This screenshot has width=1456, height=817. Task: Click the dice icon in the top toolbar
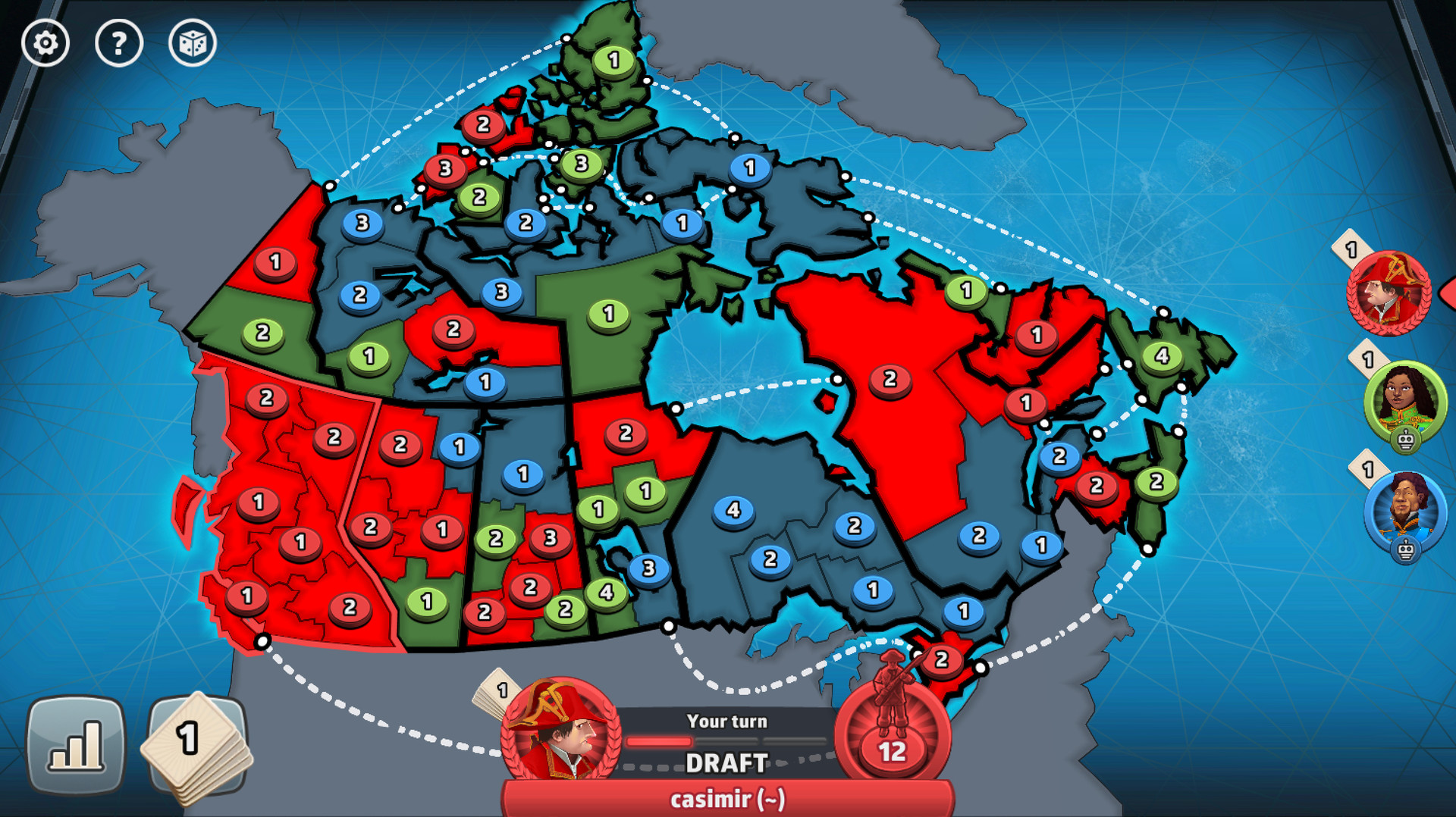pos(193,43)
